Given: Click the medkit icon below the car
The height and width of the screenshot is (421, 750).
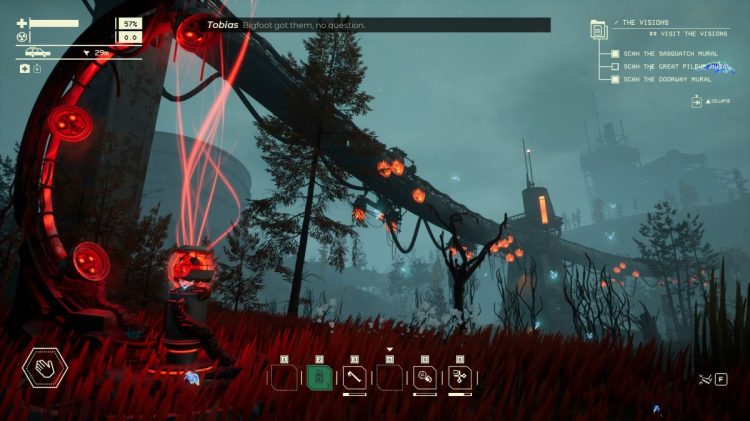Looking at the screenshot, I should 25,69.
